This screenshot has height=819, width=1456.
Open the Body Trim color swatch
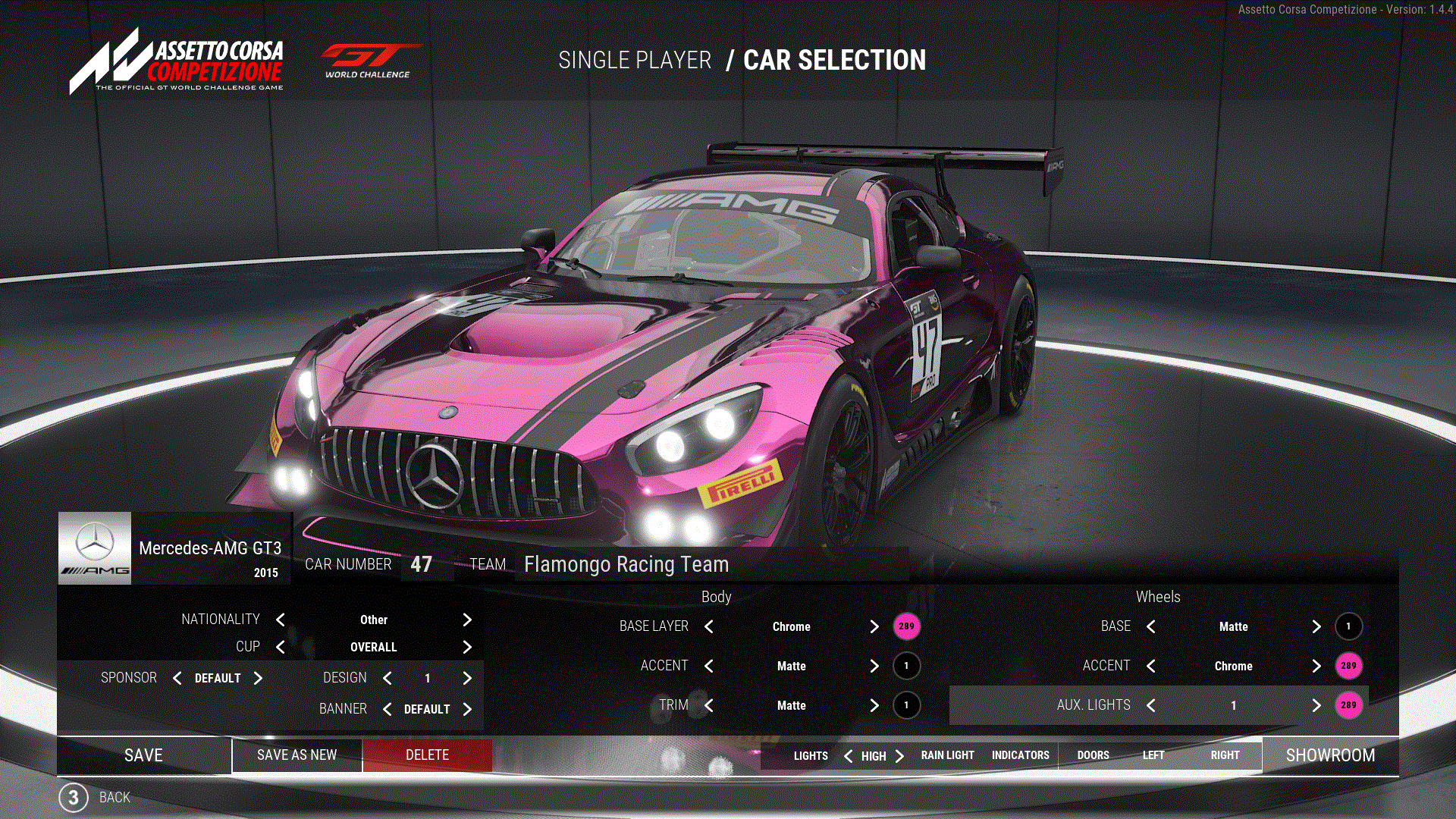[x=906, y=705]
